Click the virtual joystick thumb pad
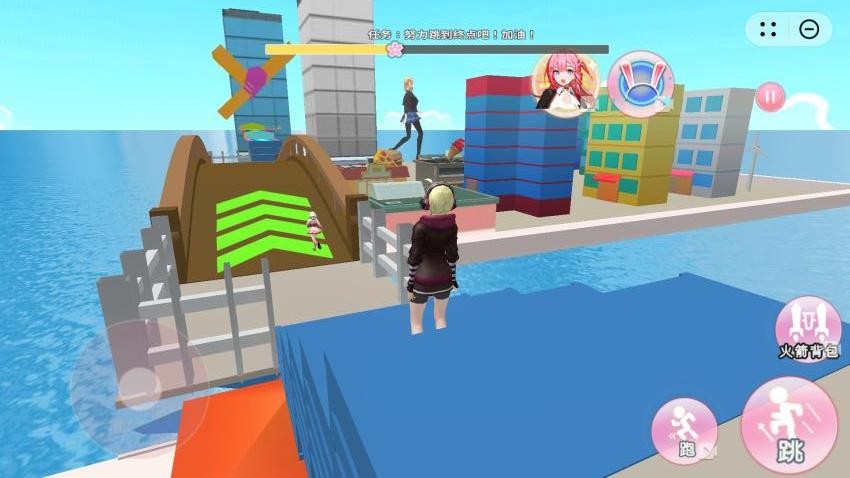This screenshot has height=478, width=850. pos(139,387)
